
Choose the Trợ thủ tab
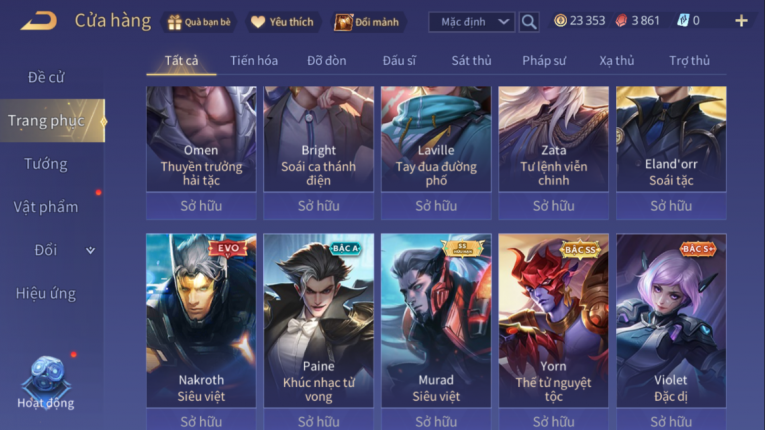click(x=689, y=61)
